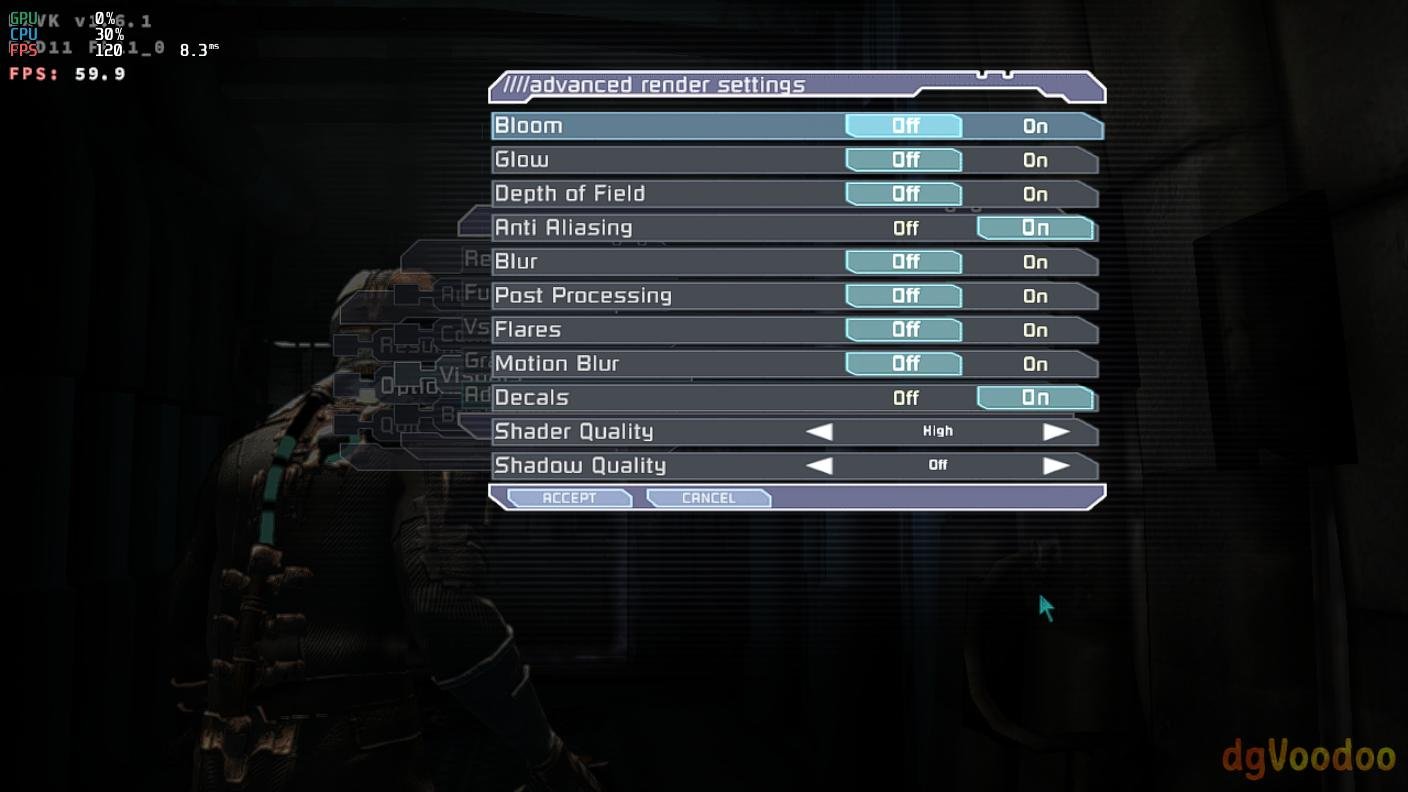Image resolution: width=1408 pixels, height=792 pixels.
Task: Click Shadow Quality's left arrow
Action: click(x=819, y=466)
